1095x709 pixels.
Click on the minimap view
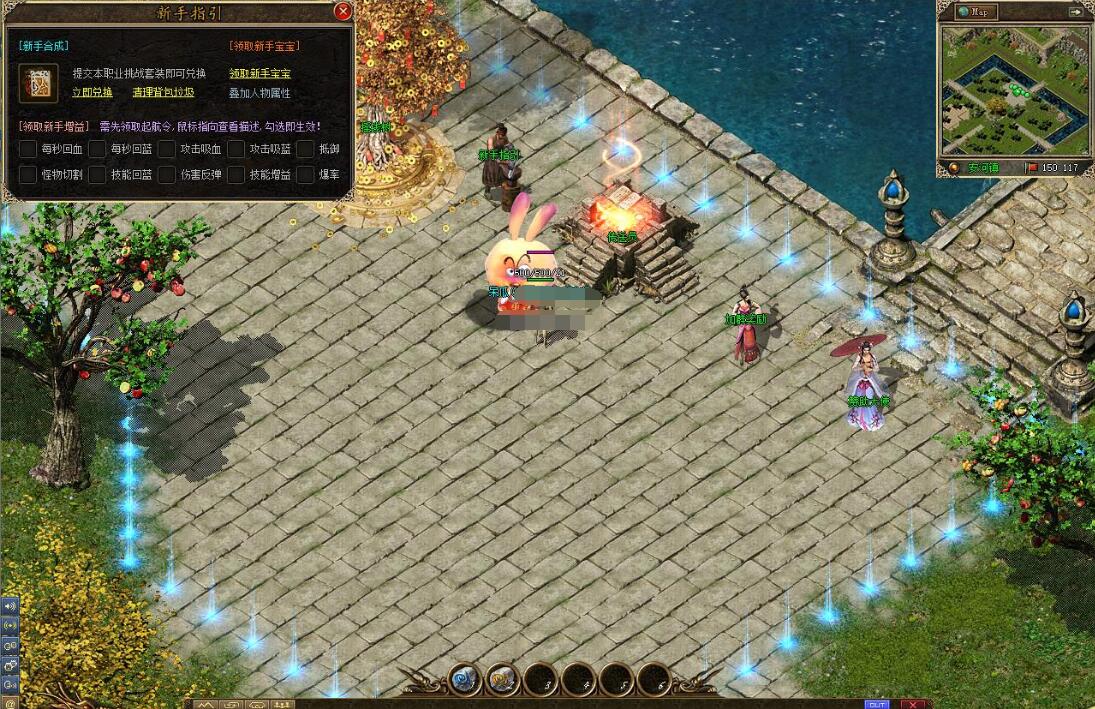[x=1014, y=90]
